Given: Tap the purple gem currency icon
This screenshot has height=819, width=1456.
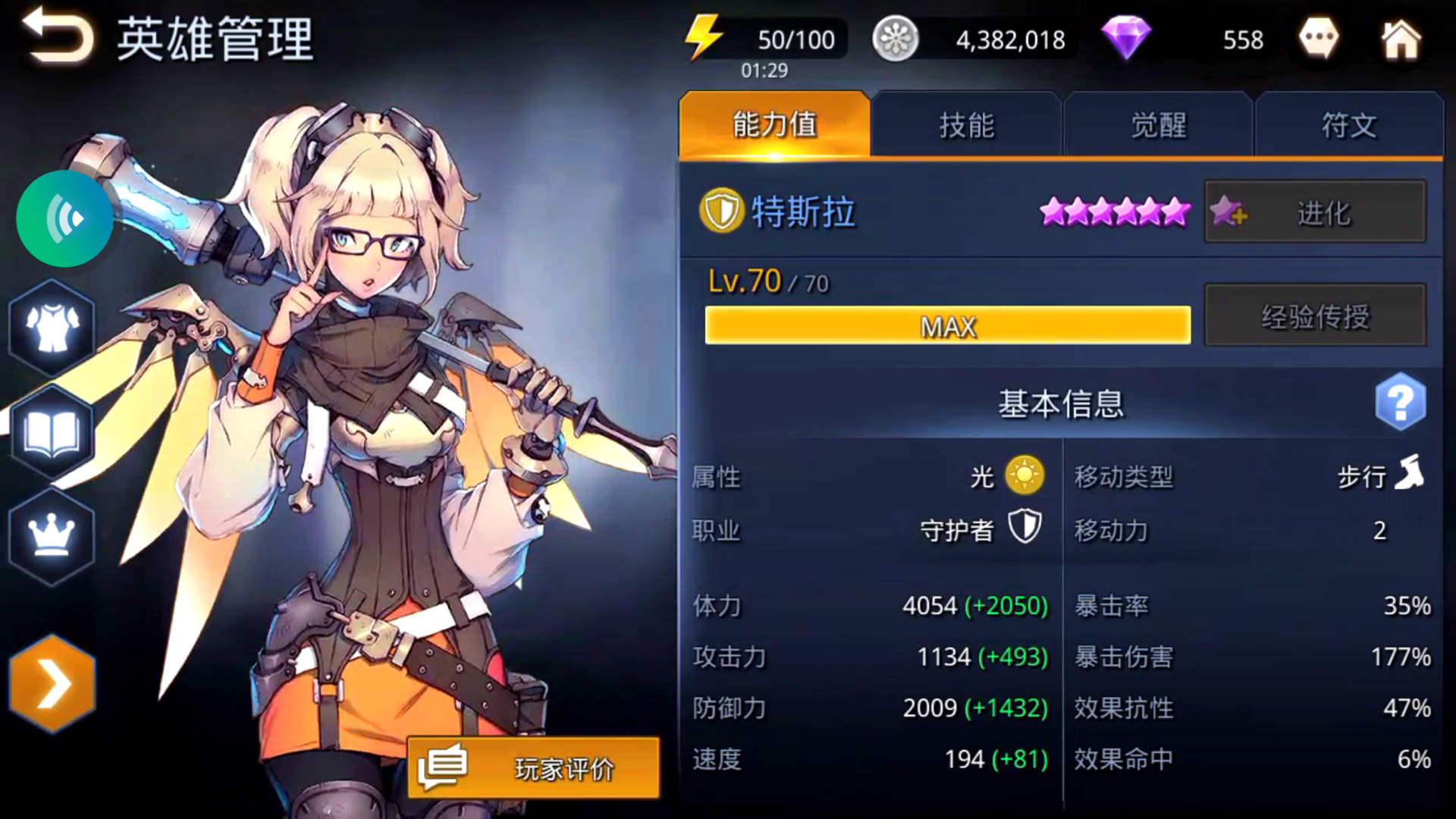Looking at the screenshot, I should [x=1126, y=38].
